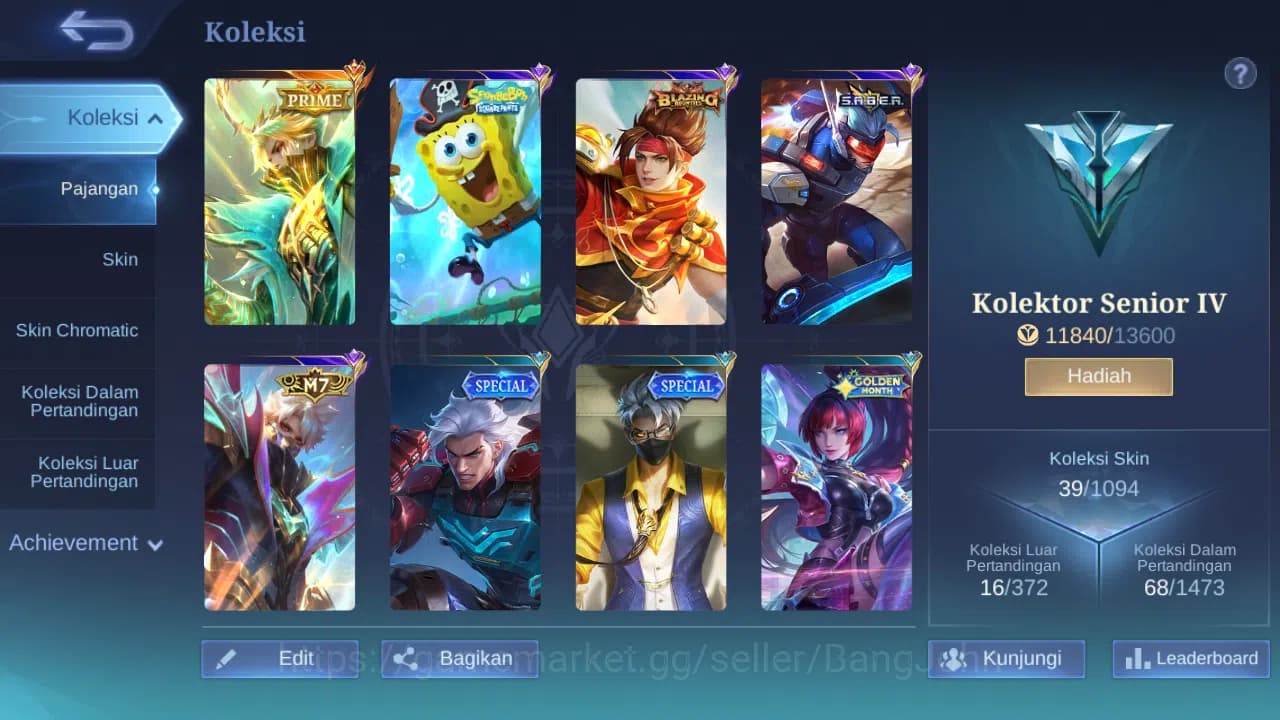The width and height of the screenshot is (1280, 720).
Task: Click the token coin icon beside 11840
Action: (1028, 336)
